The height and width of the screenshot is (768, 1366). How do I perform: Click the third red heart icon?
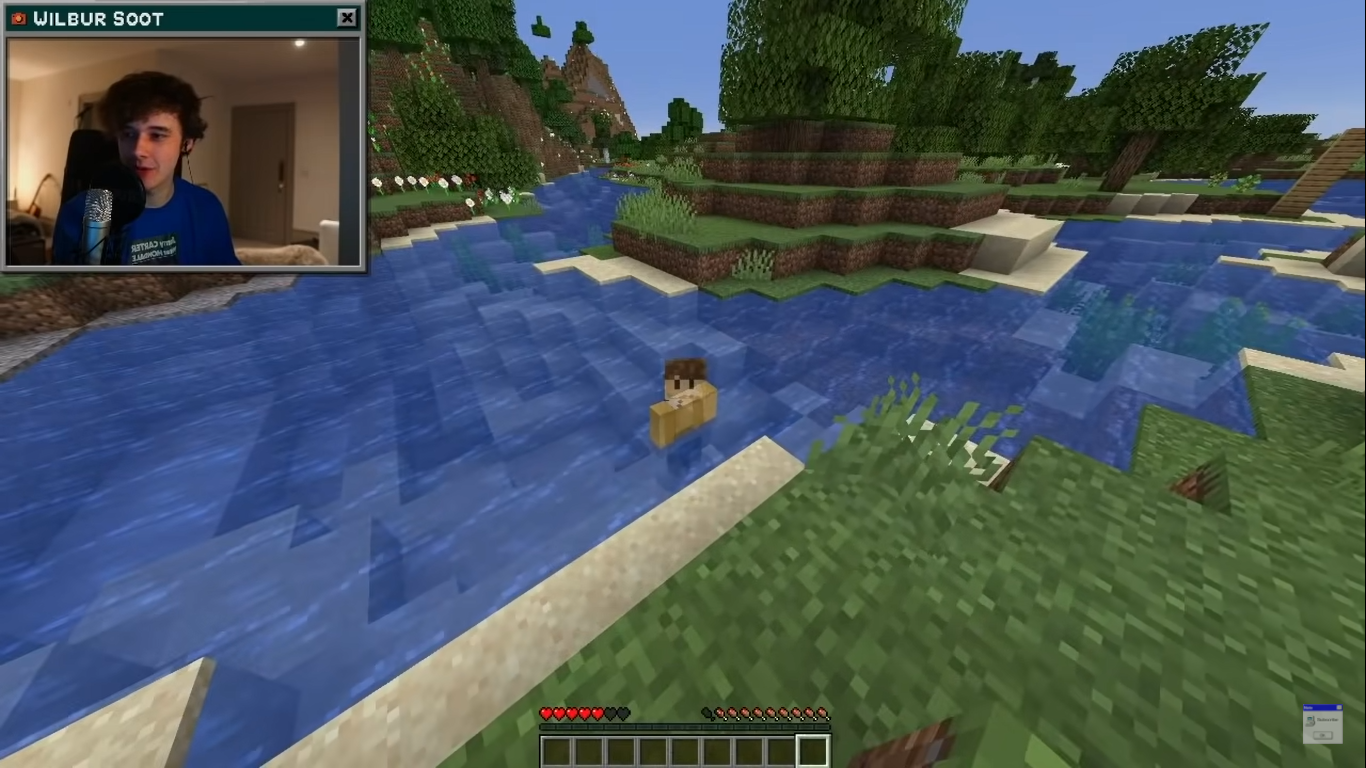tap(571, 713)
